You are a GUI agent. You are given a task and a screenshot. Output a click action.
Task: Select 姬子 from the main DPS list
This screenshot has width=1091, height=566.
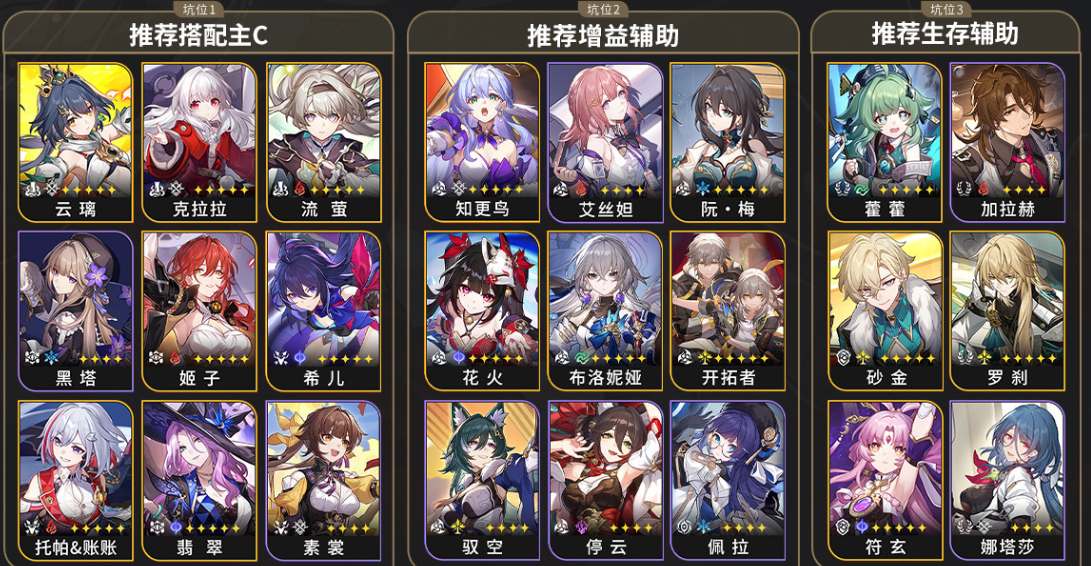[x=200, y=309]
